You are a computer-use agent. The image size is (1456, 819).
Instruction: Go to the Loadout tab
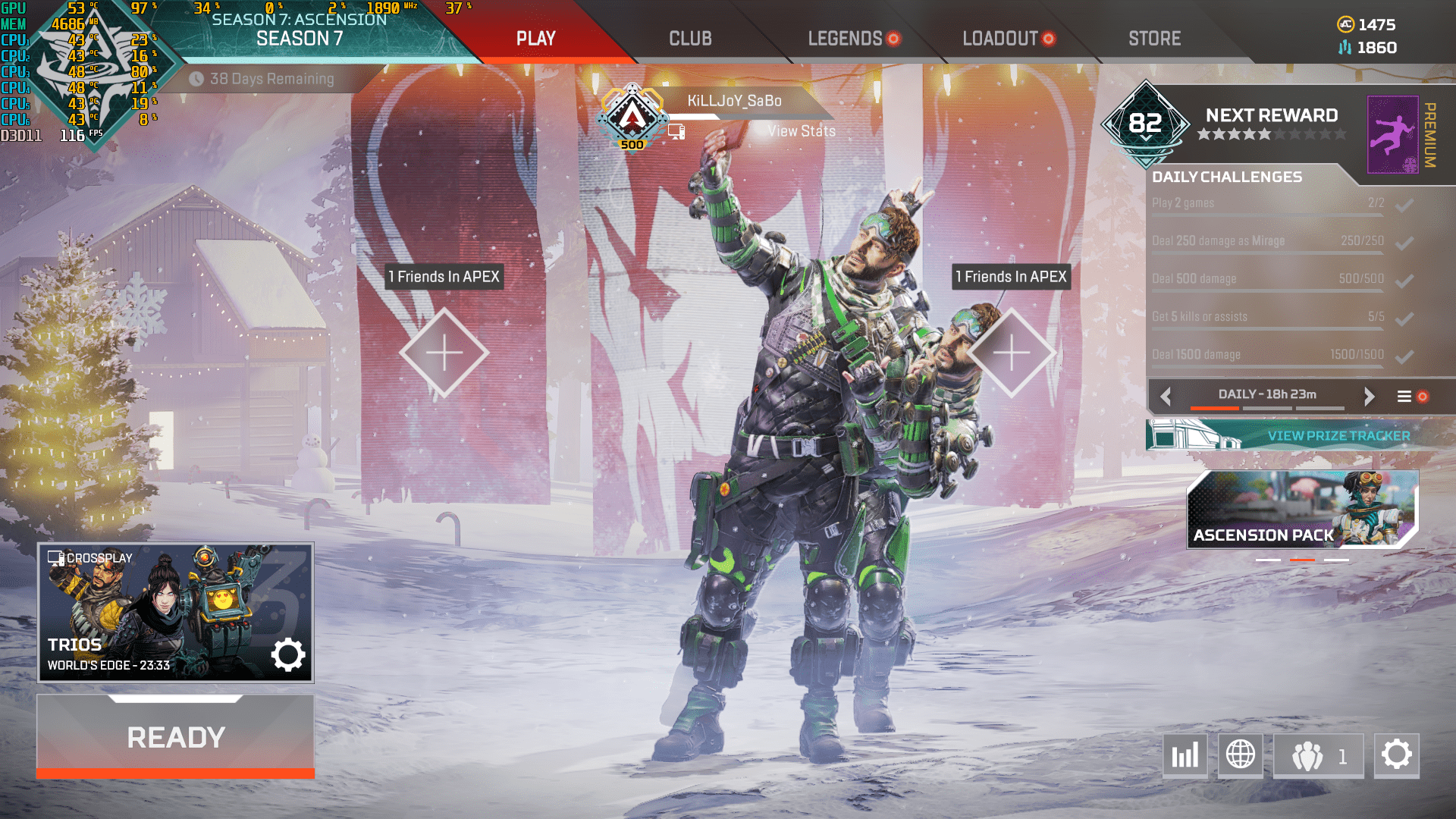pyautogui.click(x=999, y=39)
